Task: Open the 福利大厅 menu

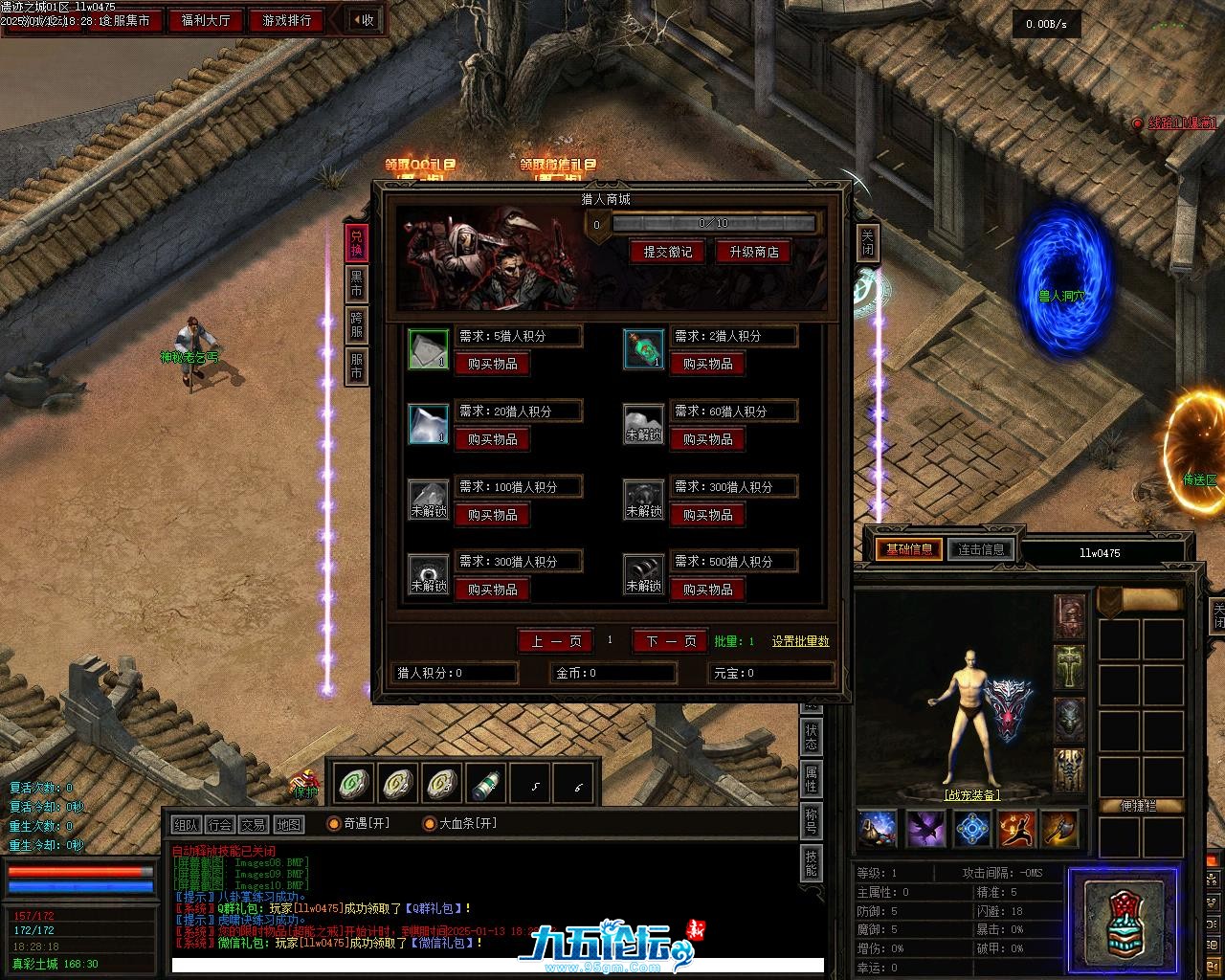Action: click(x=206, y=20)
